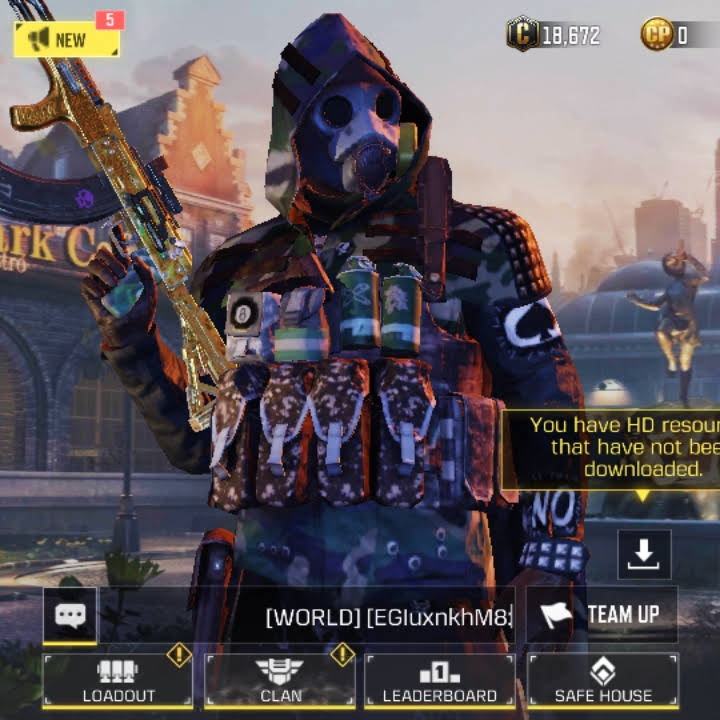The image size is (720, 720).
Task: Tap the CP currency balance
Action: pyautogui.click(x=666, y=35)
